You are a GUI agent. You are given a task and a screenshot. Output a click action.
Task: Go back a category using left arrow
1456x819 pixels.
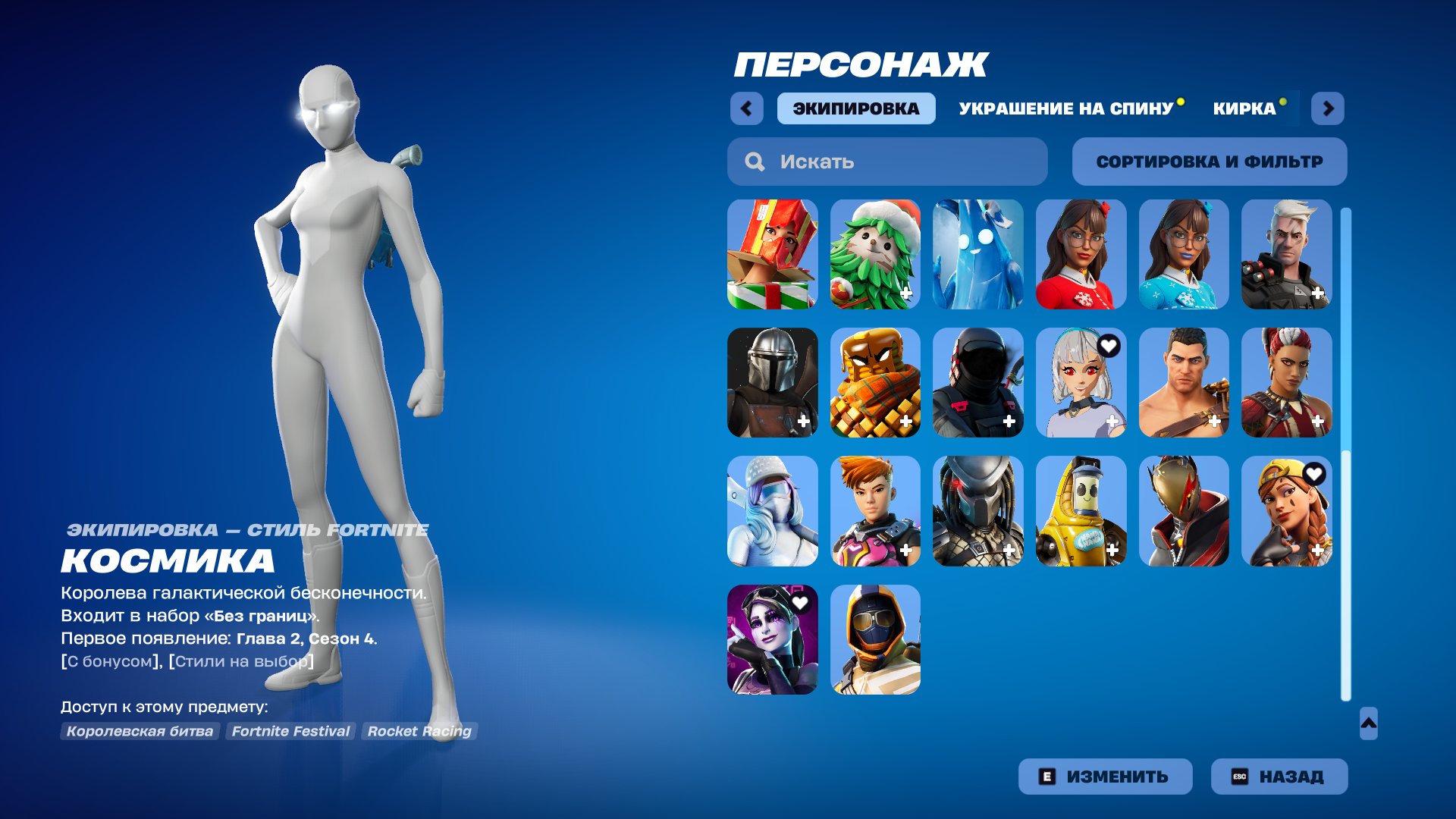(x=747, y=108)
